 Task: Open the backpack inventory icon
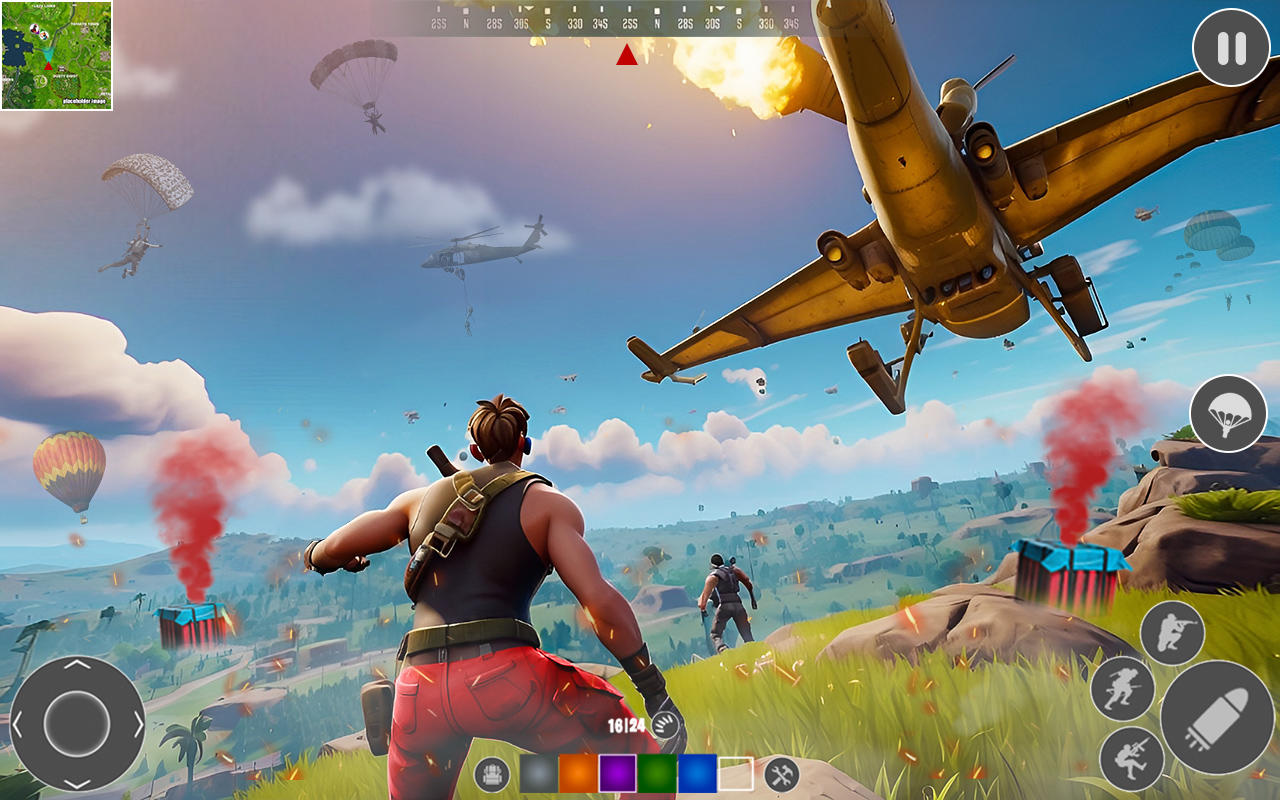click(x=490, y=773)
